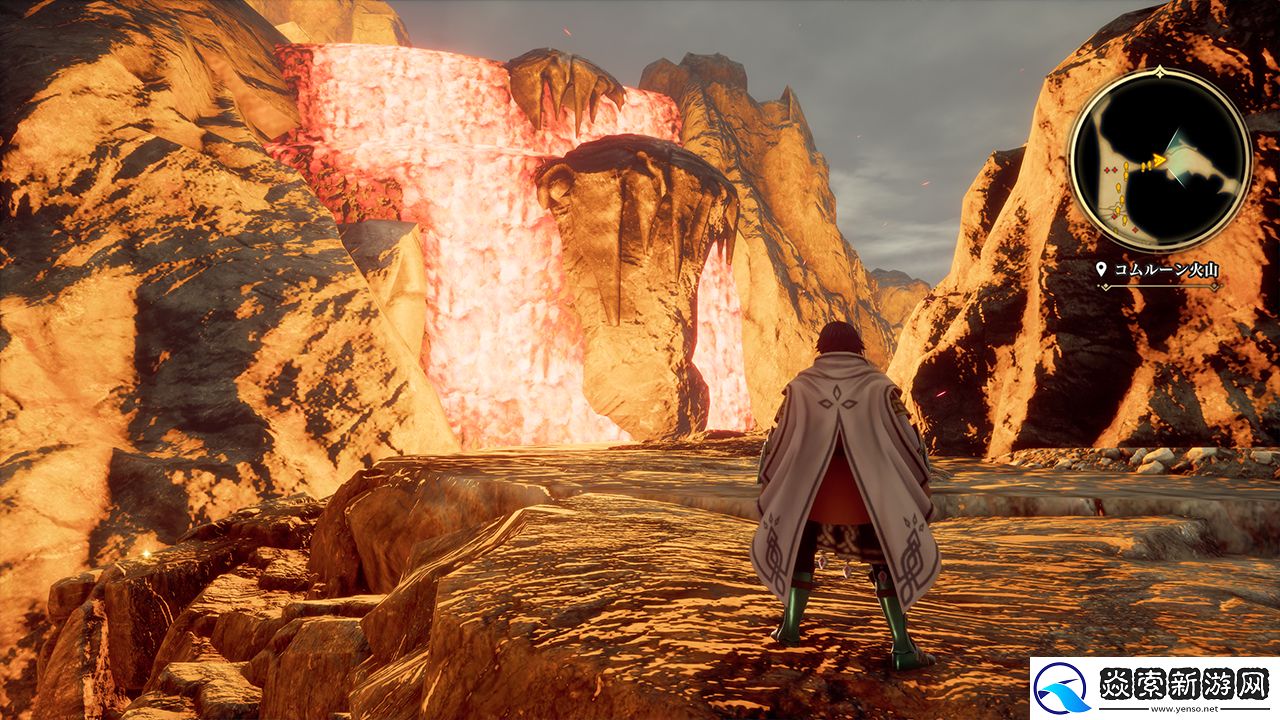Viewport: 1280px width, 720px height.
Task: Click the yellow player arrow on the minimap
Action: [x=1158, y=160]
